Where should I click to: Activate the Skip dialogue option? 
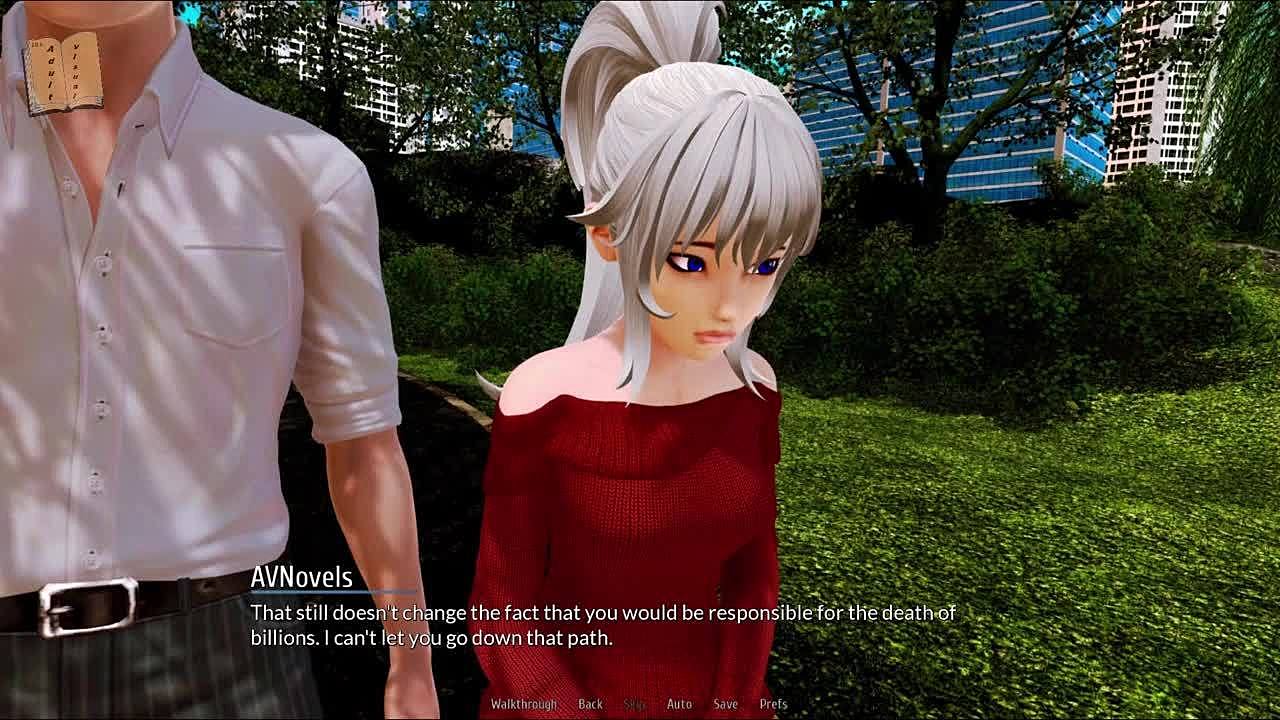coord(634,704)
